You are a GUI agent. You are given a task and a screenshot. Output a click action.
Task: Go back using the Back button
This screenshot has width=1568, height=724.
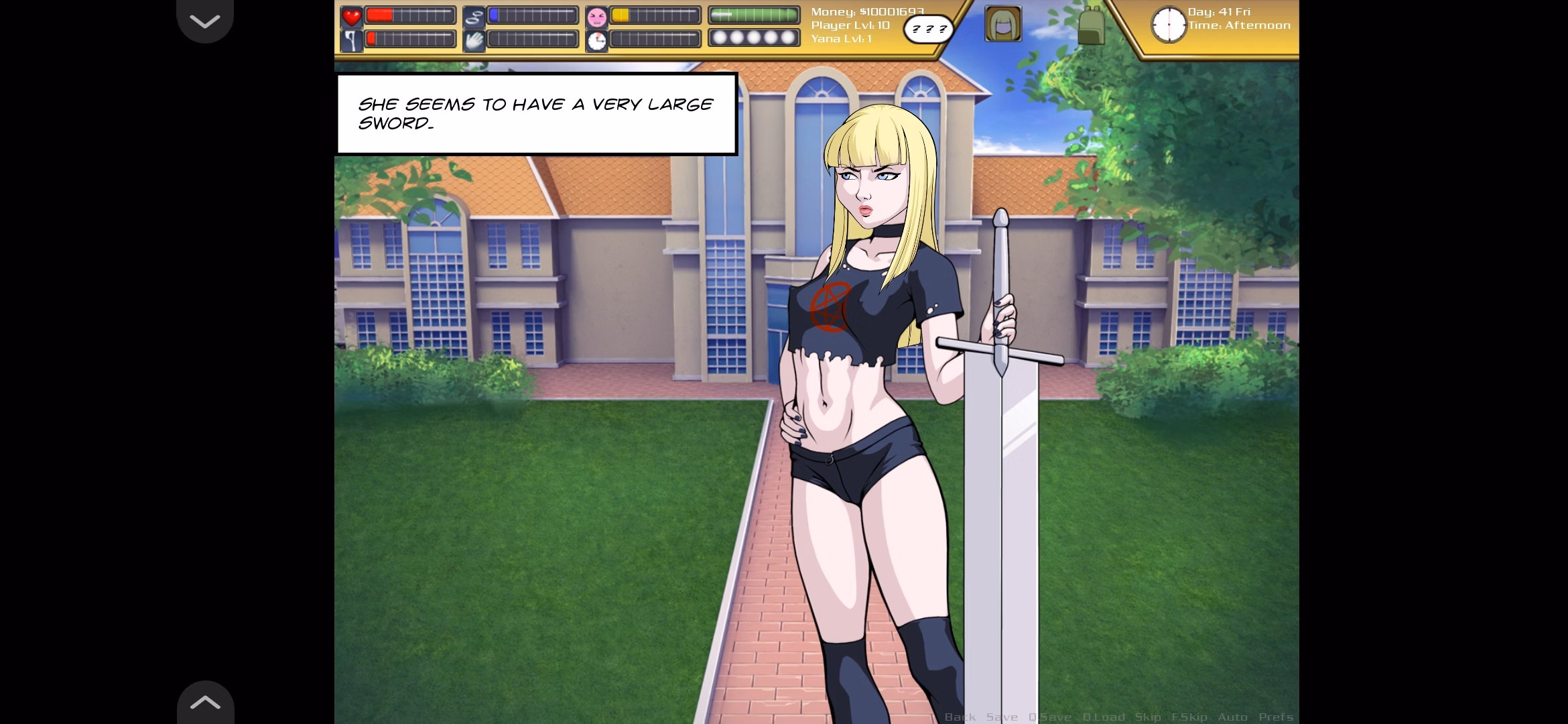coord(960,717)
